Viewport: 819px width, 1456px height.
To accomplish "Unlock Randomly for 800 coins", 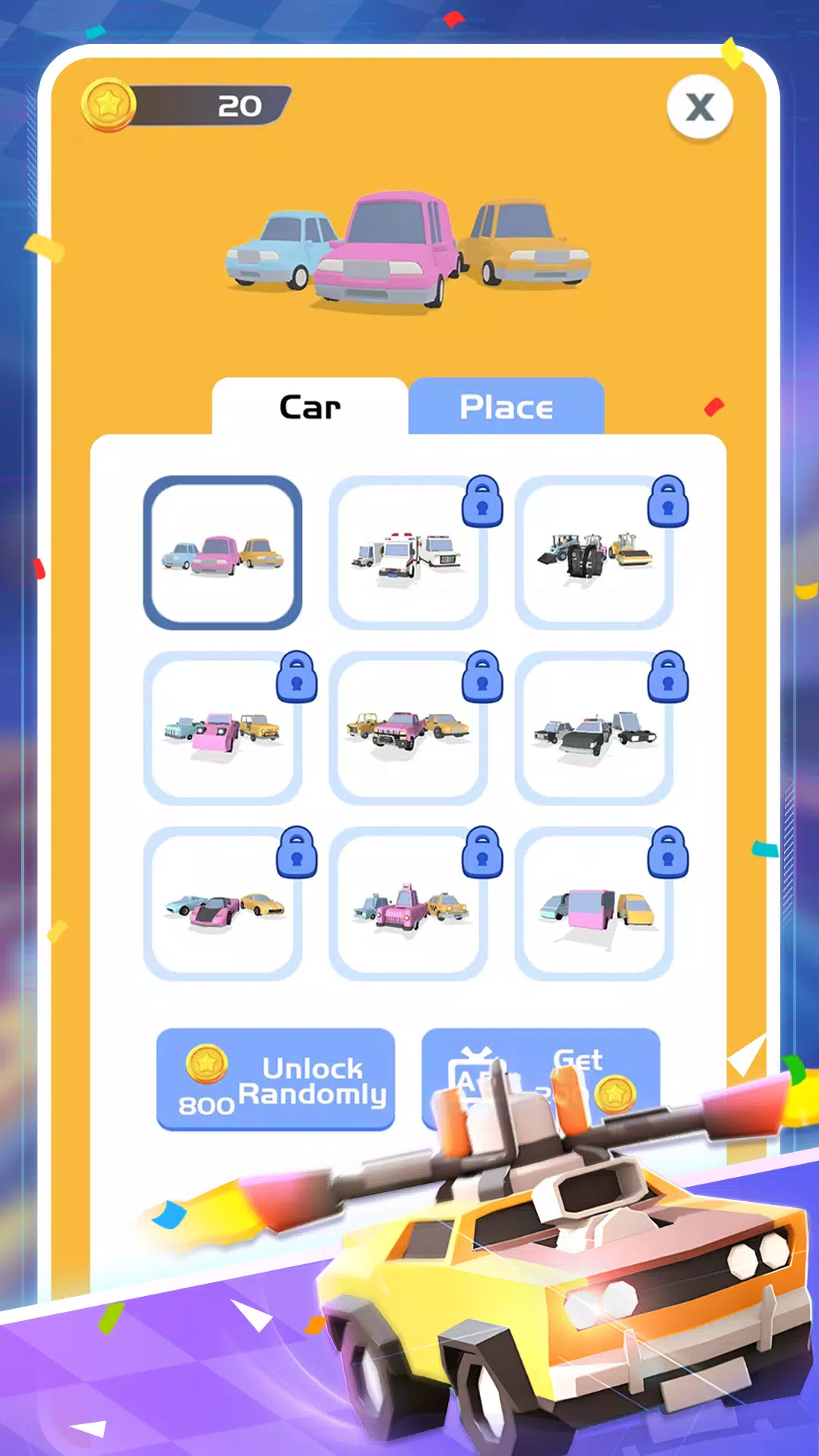I will click(x=275, y=1080).
